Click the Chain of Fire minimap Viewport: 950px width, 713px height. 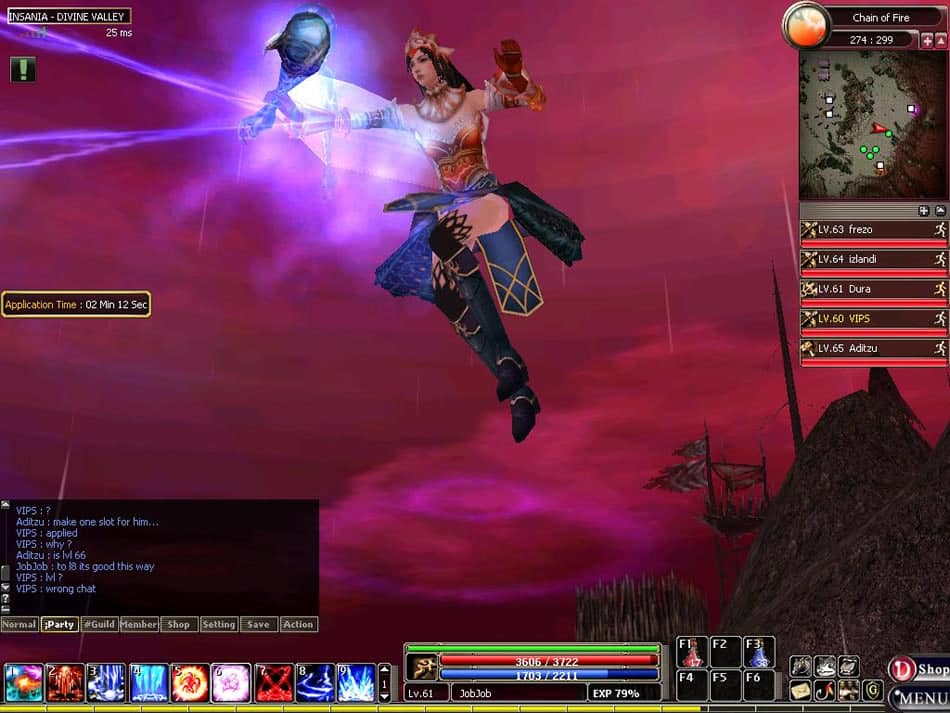871,124
